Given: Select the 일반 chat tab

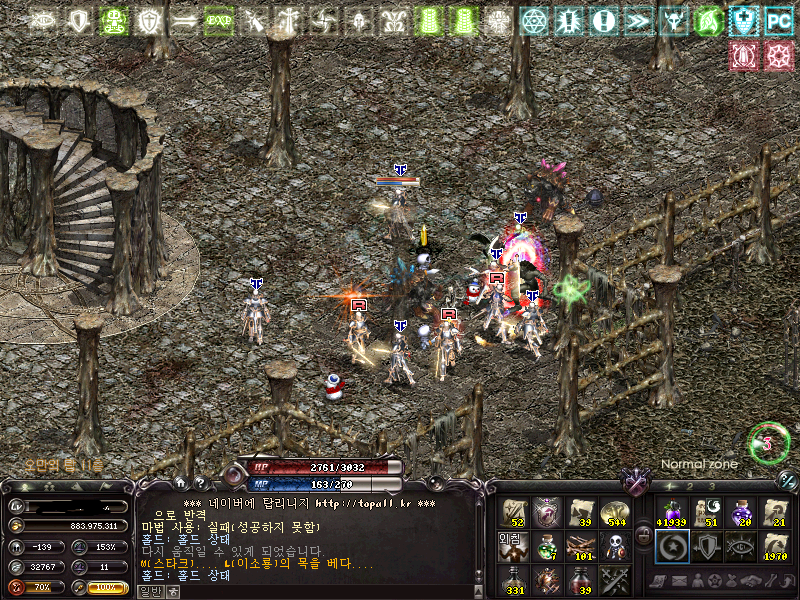Looking at the screenshot, I should (150, 590).
